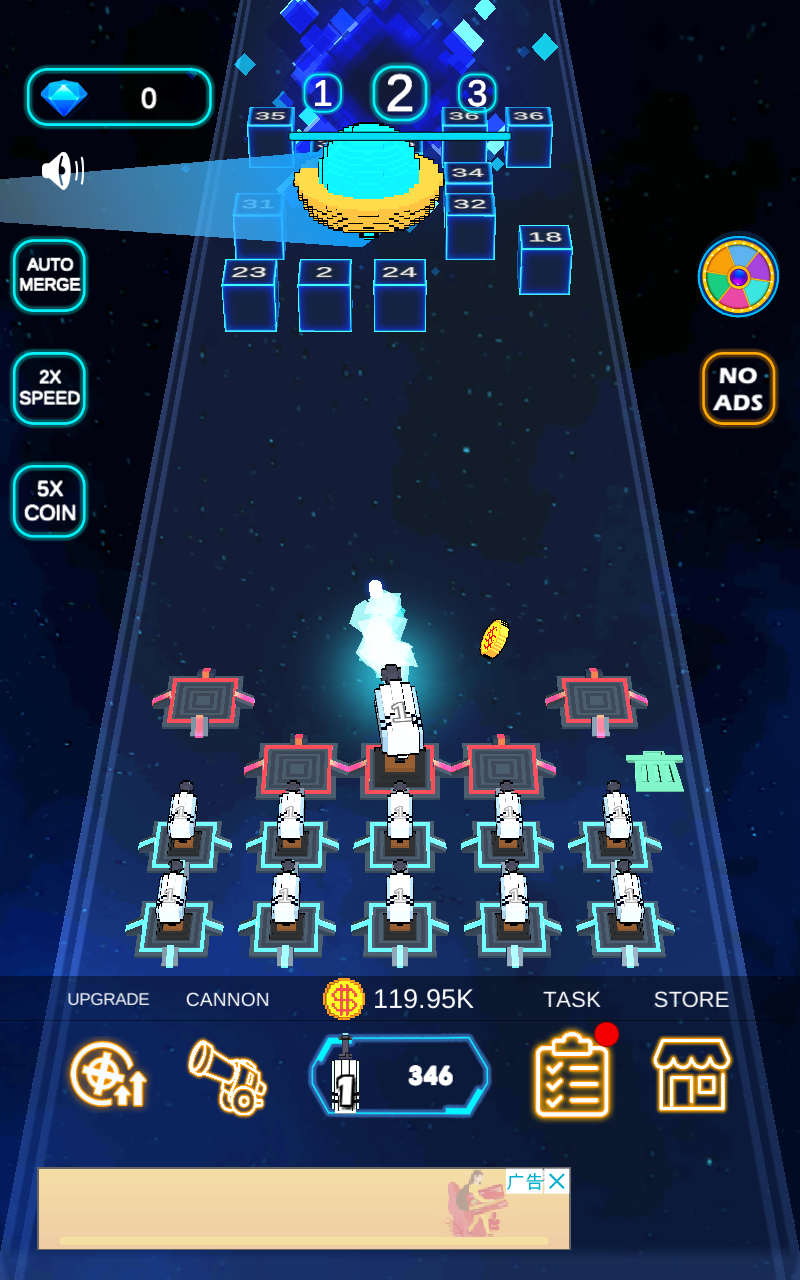Viewport: 800px width, 1280px height.
Task: Toggle the sound speaker icon
Action: pyautogui.click(x=62, y=171)
